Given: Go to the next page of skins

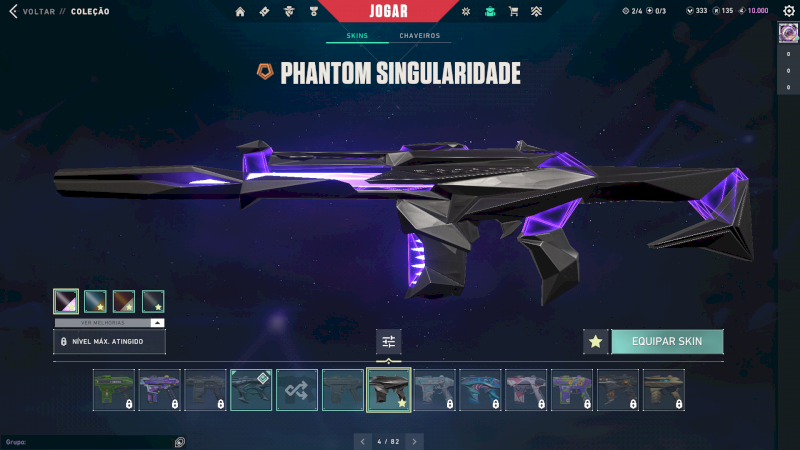Looking at the screenshot, I should coord(414,440).
